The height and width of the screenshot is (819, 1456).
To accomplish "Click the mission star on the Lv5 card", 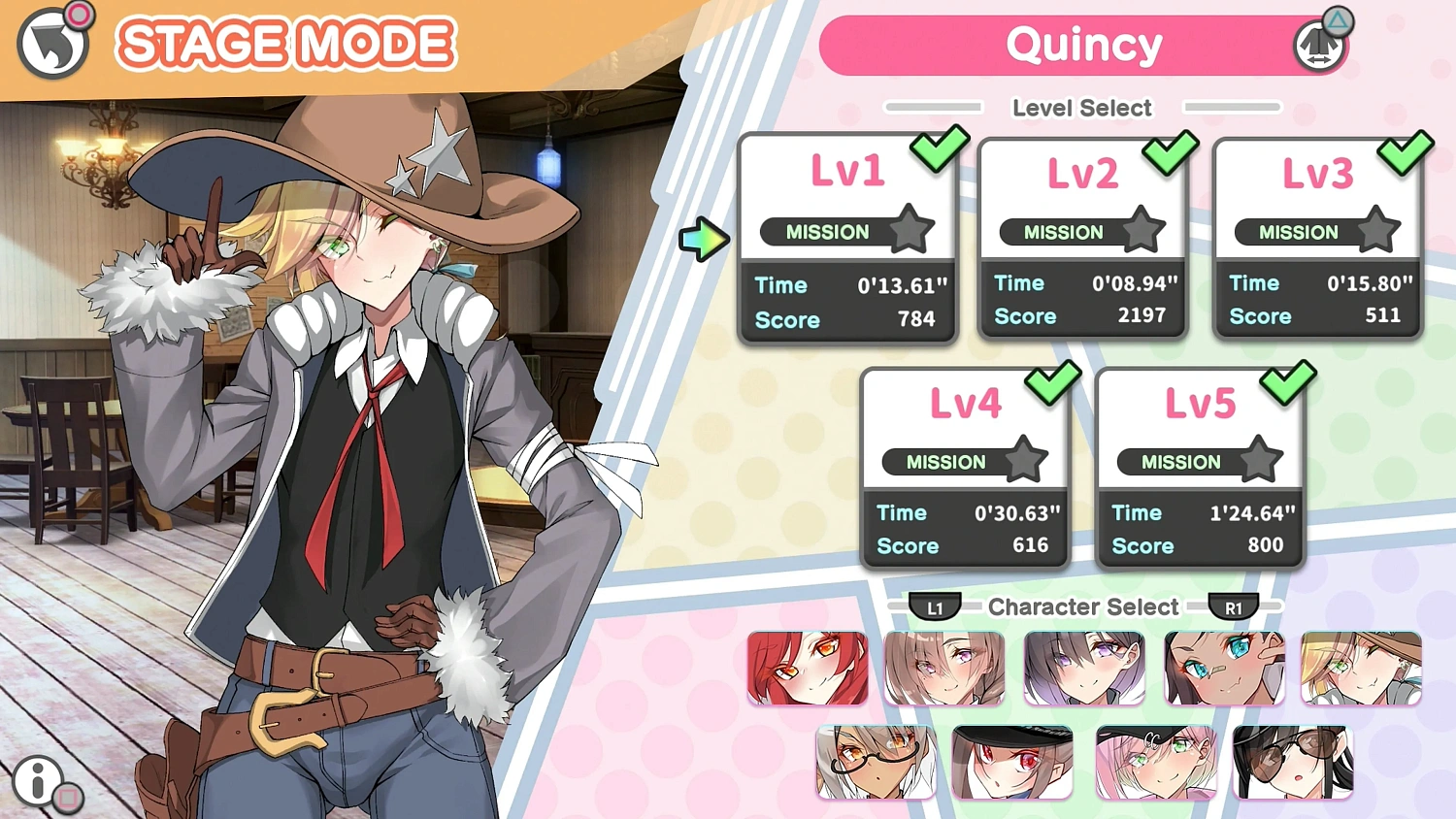I will click(x=1263, y=458).
